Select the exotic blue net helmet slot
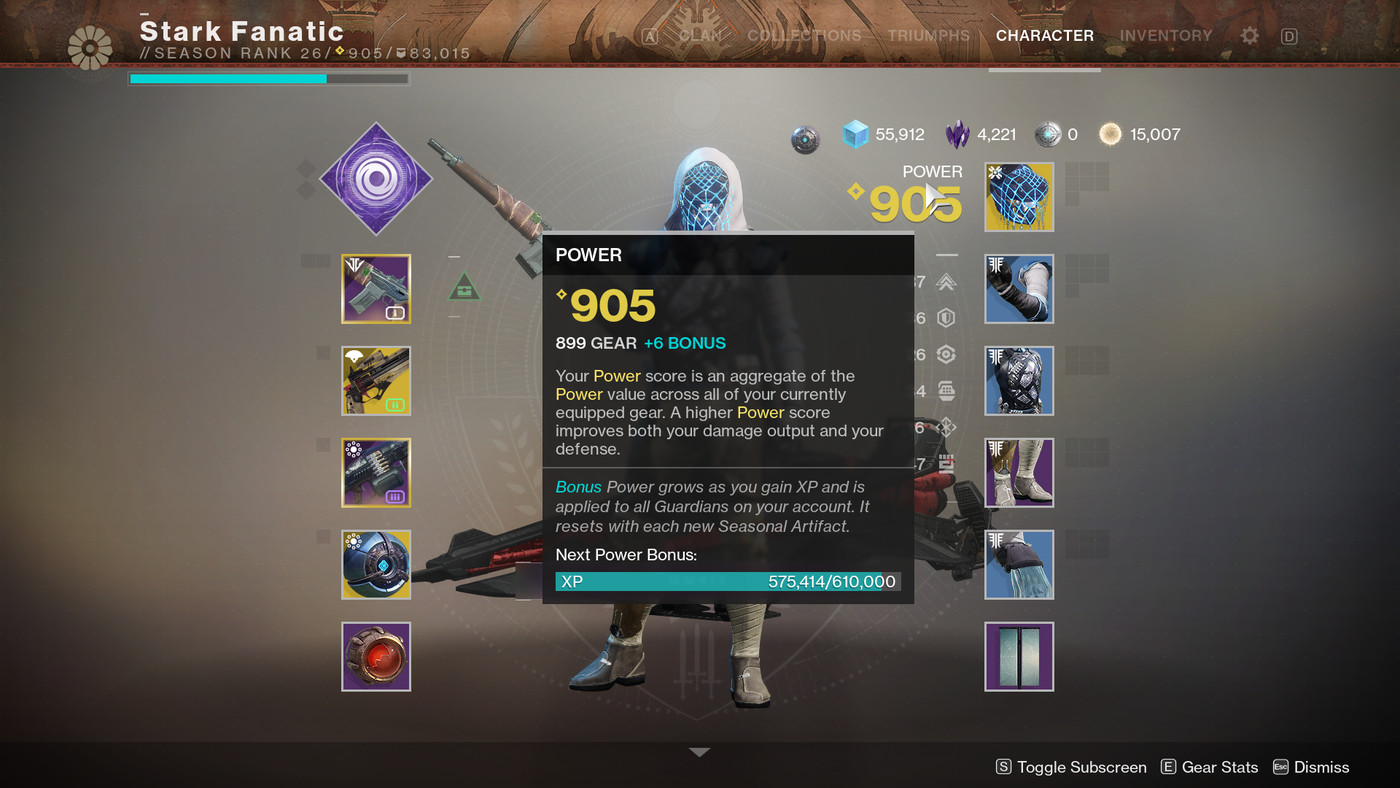This screenshot has height=788, width=1400. [1019, 197]
